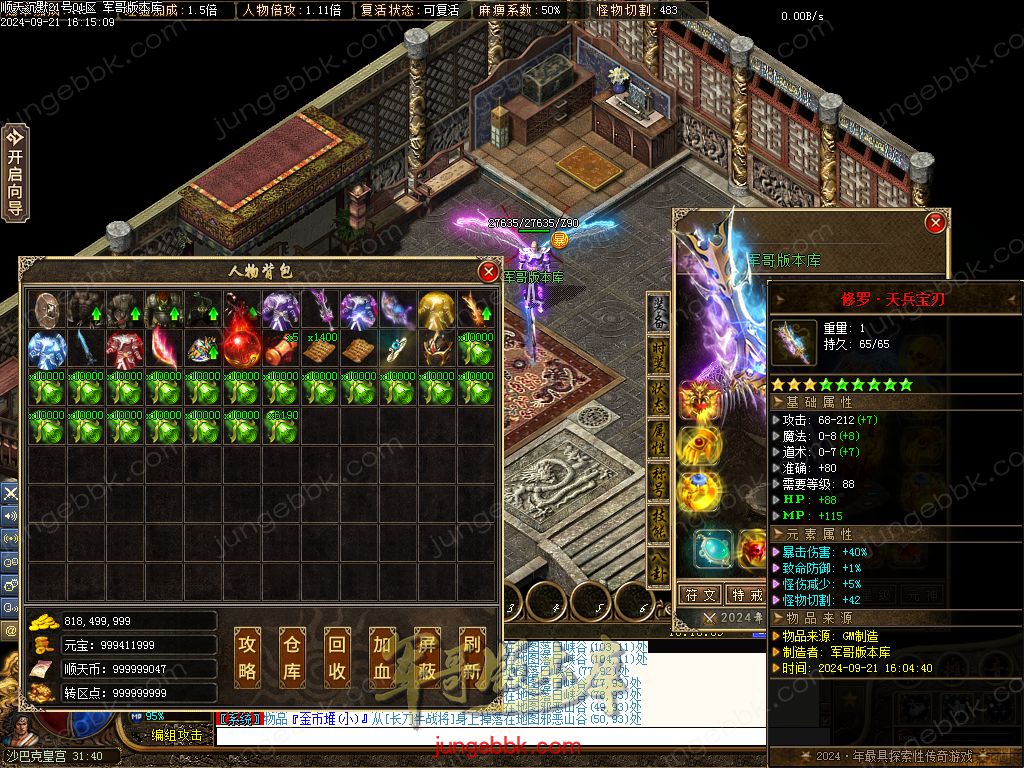Open the 仓库 warehouse storage

pos(291,657)
